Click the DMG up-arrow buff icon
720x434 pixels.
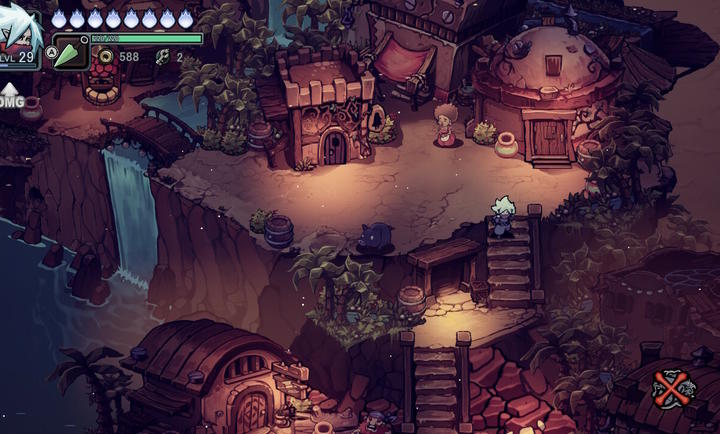pyautogui.click(x=10, y=96)
